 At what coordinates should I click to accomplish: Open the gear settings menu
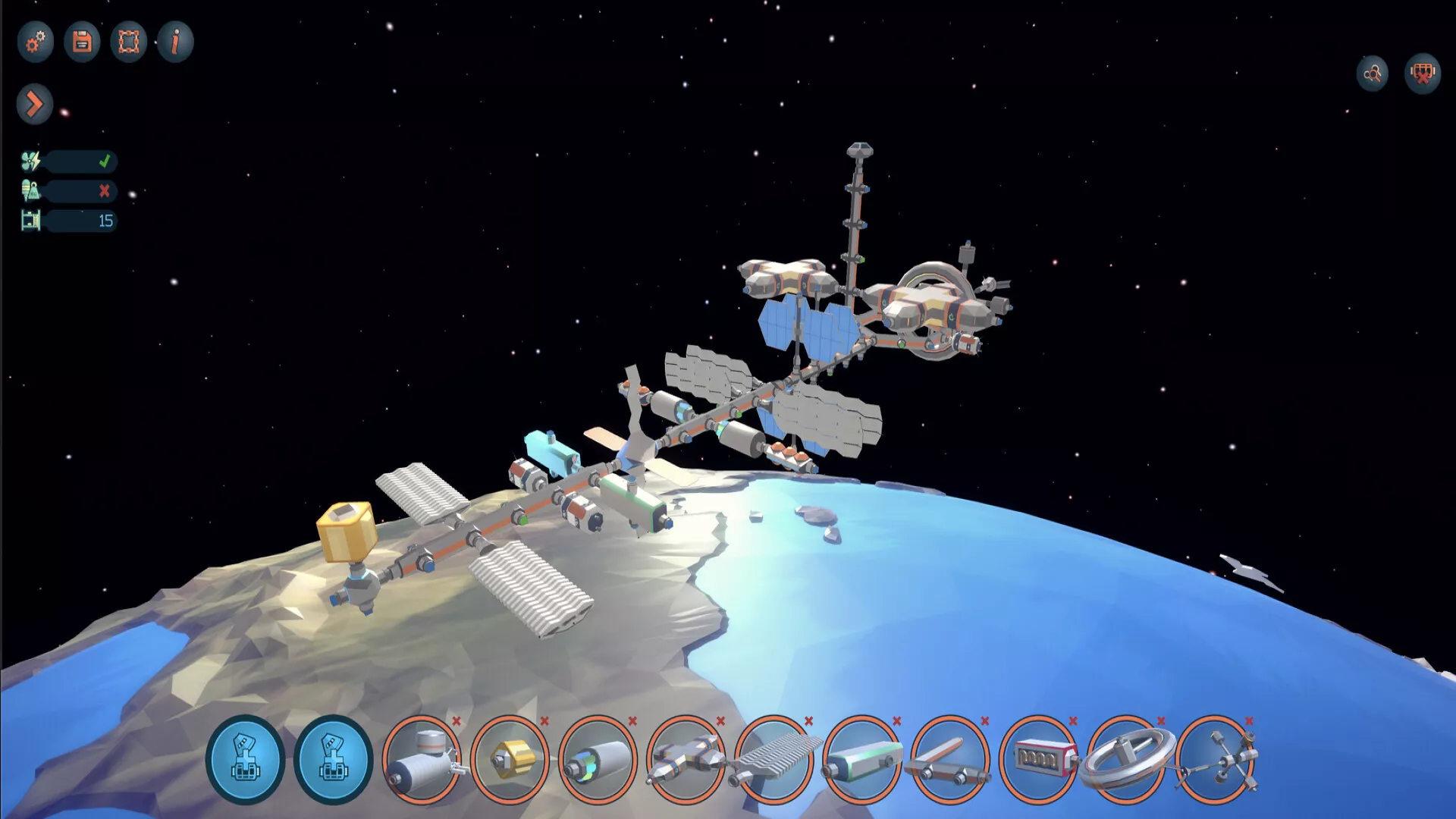(x=35, y=42)
